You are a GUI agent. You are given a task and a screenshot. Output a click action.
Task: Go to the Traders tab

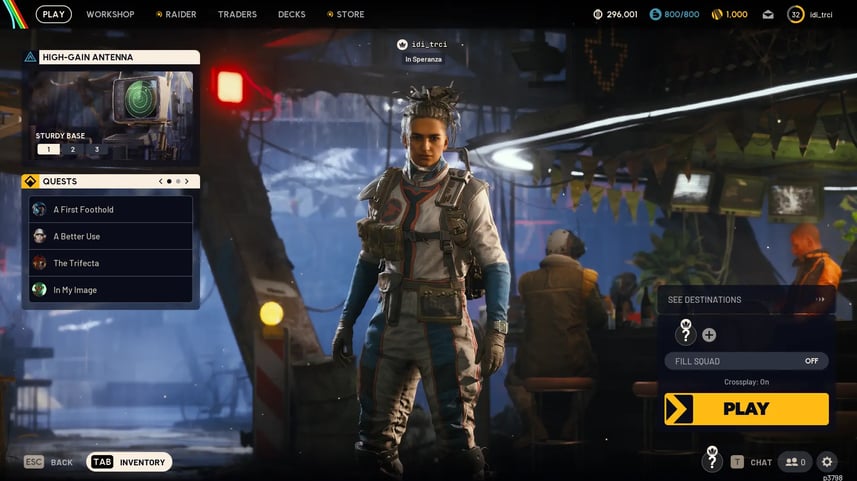237,14
